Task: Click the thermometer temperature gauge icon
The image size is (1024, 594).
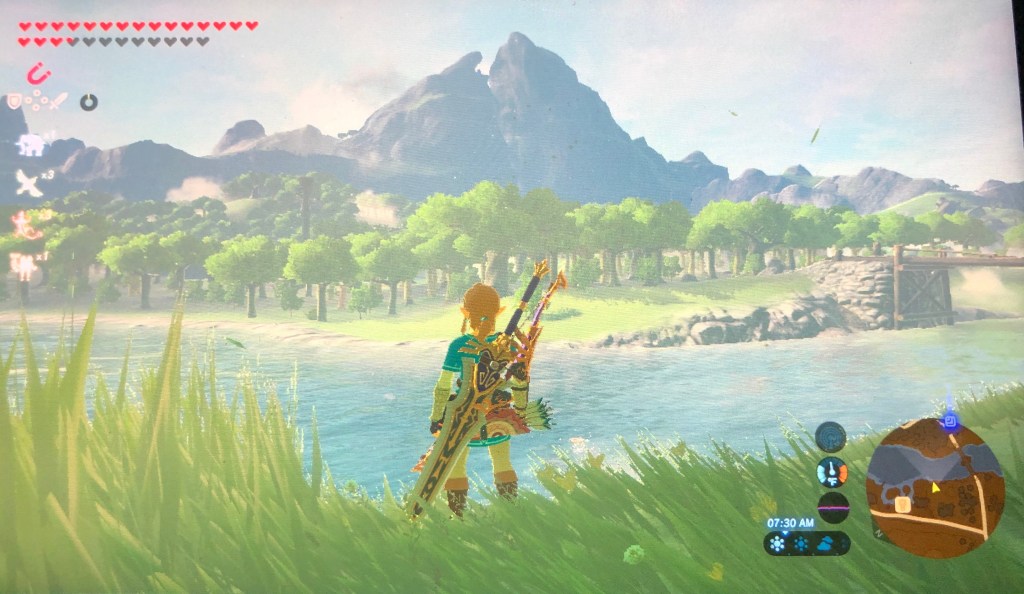Action: 831,472
